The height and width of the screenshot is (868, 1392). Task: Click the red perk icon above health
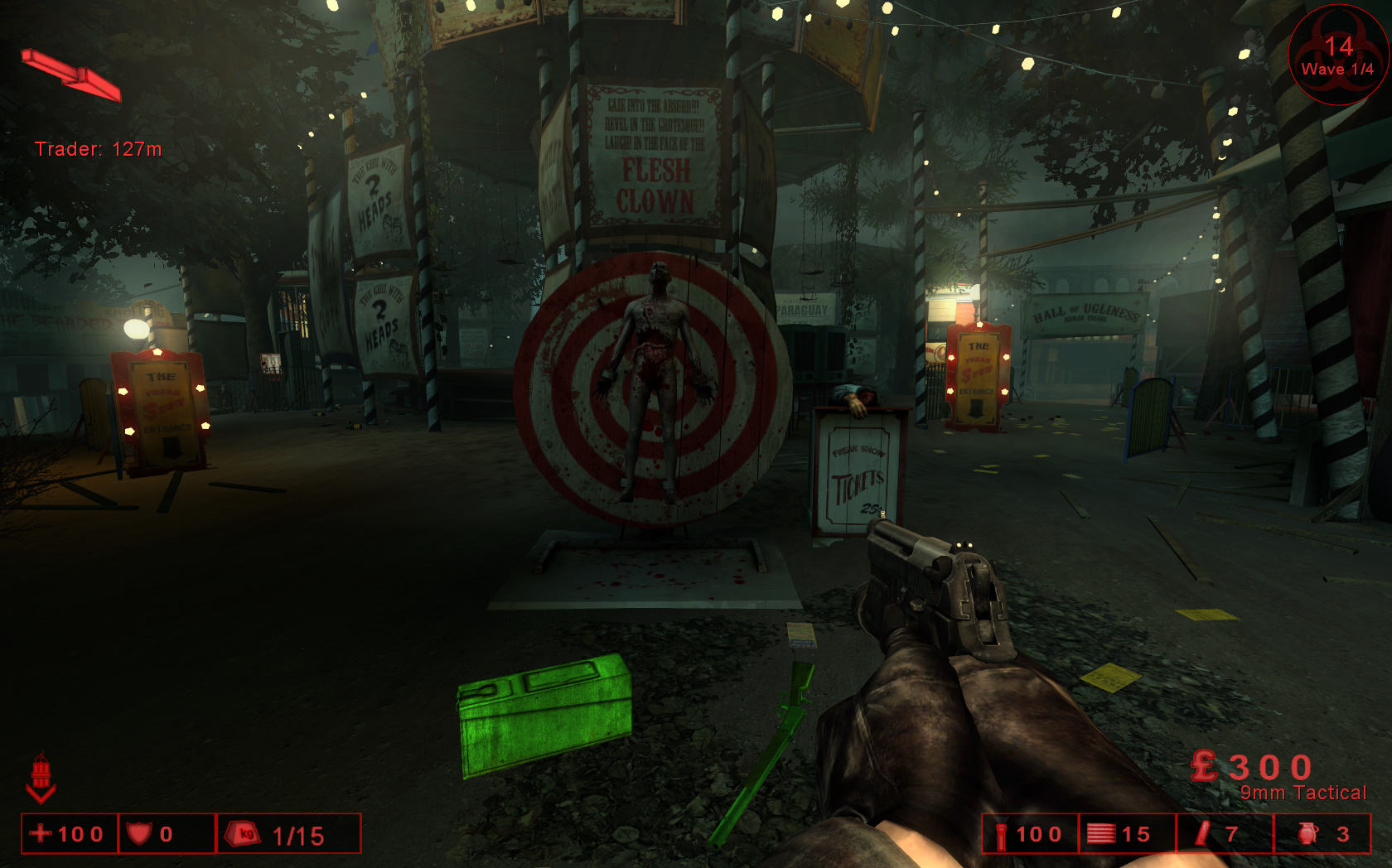[x=41, y=777]
